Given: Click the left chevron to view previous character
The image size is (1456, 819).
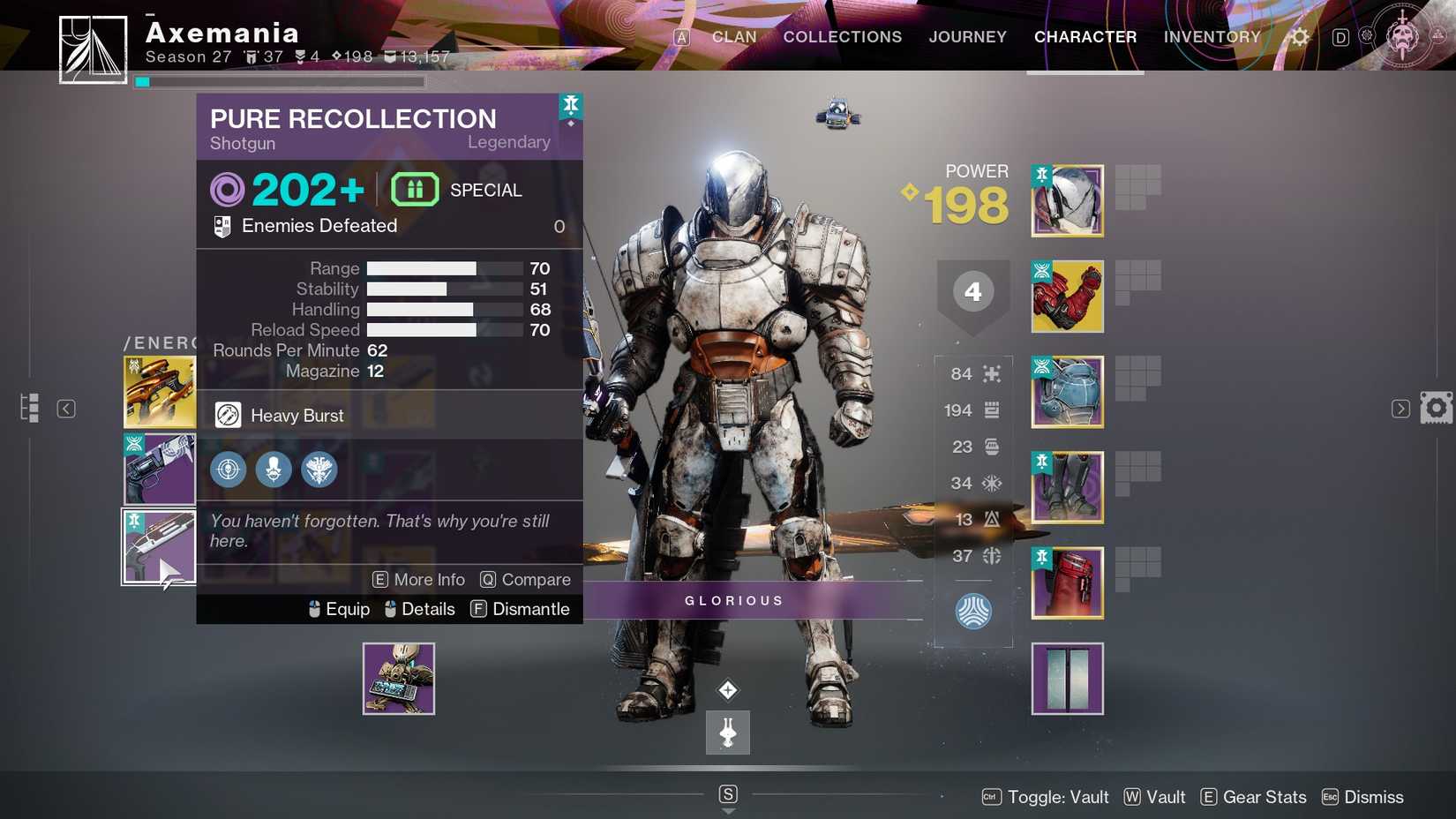Looking at the screenshot, I should coord(66,408).
